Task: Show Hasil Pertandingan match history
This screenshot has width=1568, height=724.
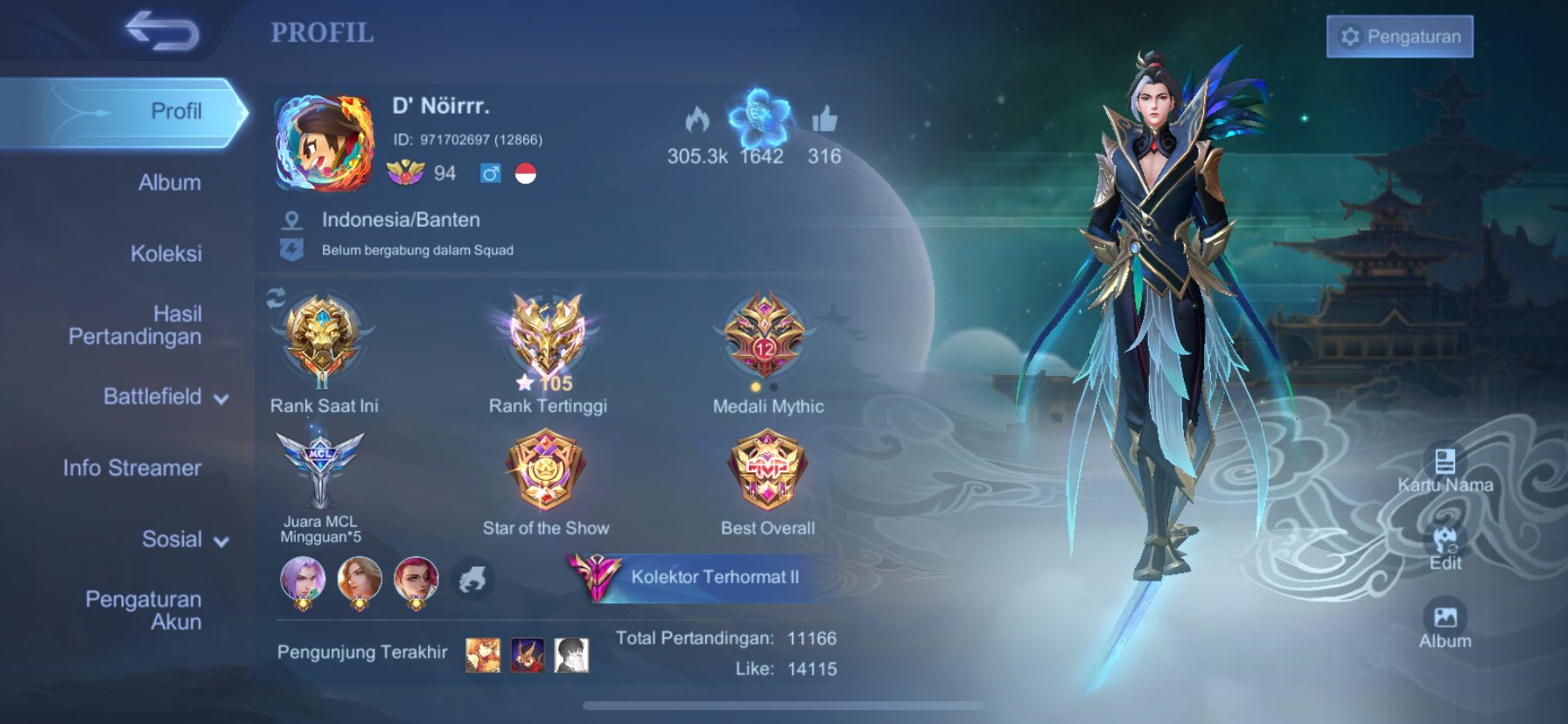Action: (136, 324)
